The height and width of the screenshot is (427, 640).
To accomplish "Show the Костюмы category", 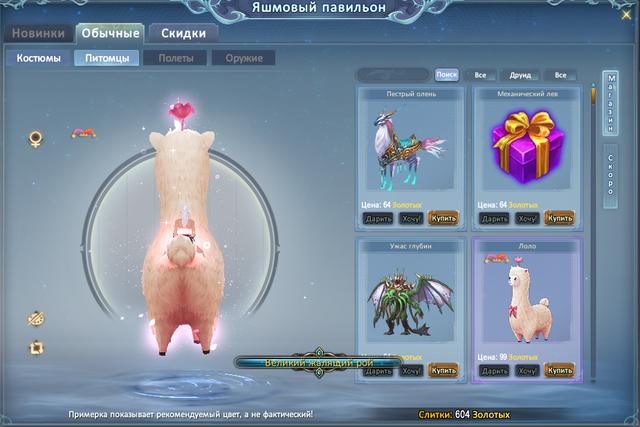I will pyautogui.click(x=36, y=58).
